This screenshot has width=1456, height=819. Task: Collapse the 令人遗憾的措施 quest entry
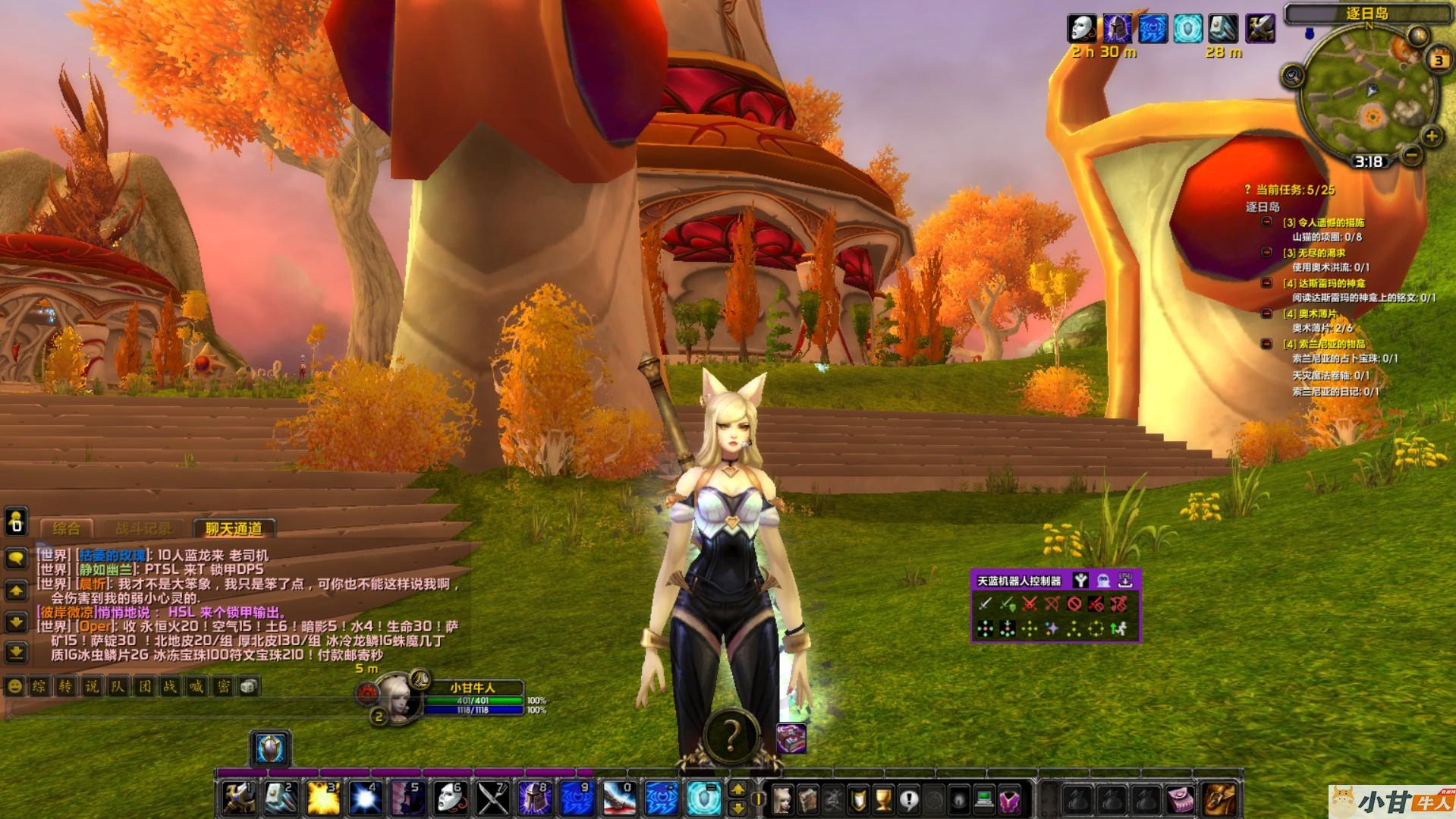(x=1266, y=222)
